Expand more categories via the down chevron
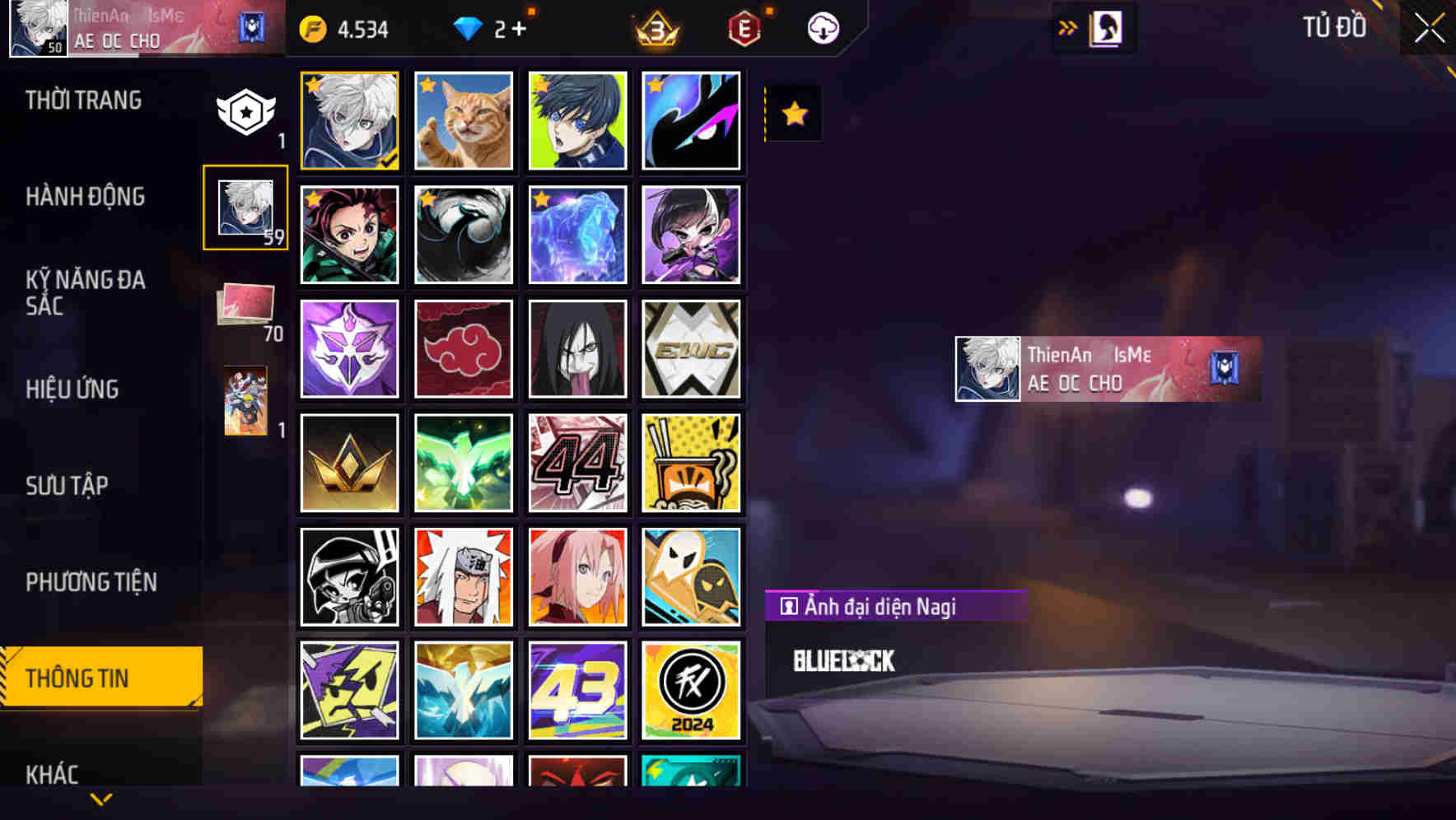Screen dimensions: 1456x820 pyautogui.click(x=101, y=797)
